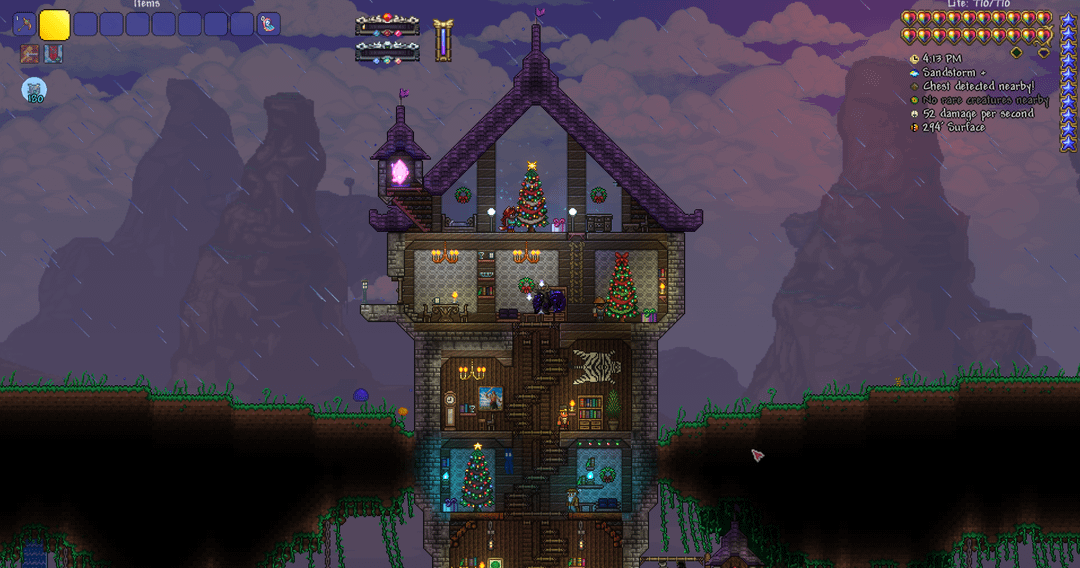Select the highlighted yellow hotbar slot
Screen dimensions: 1080x568
click(x=54, y=24)
